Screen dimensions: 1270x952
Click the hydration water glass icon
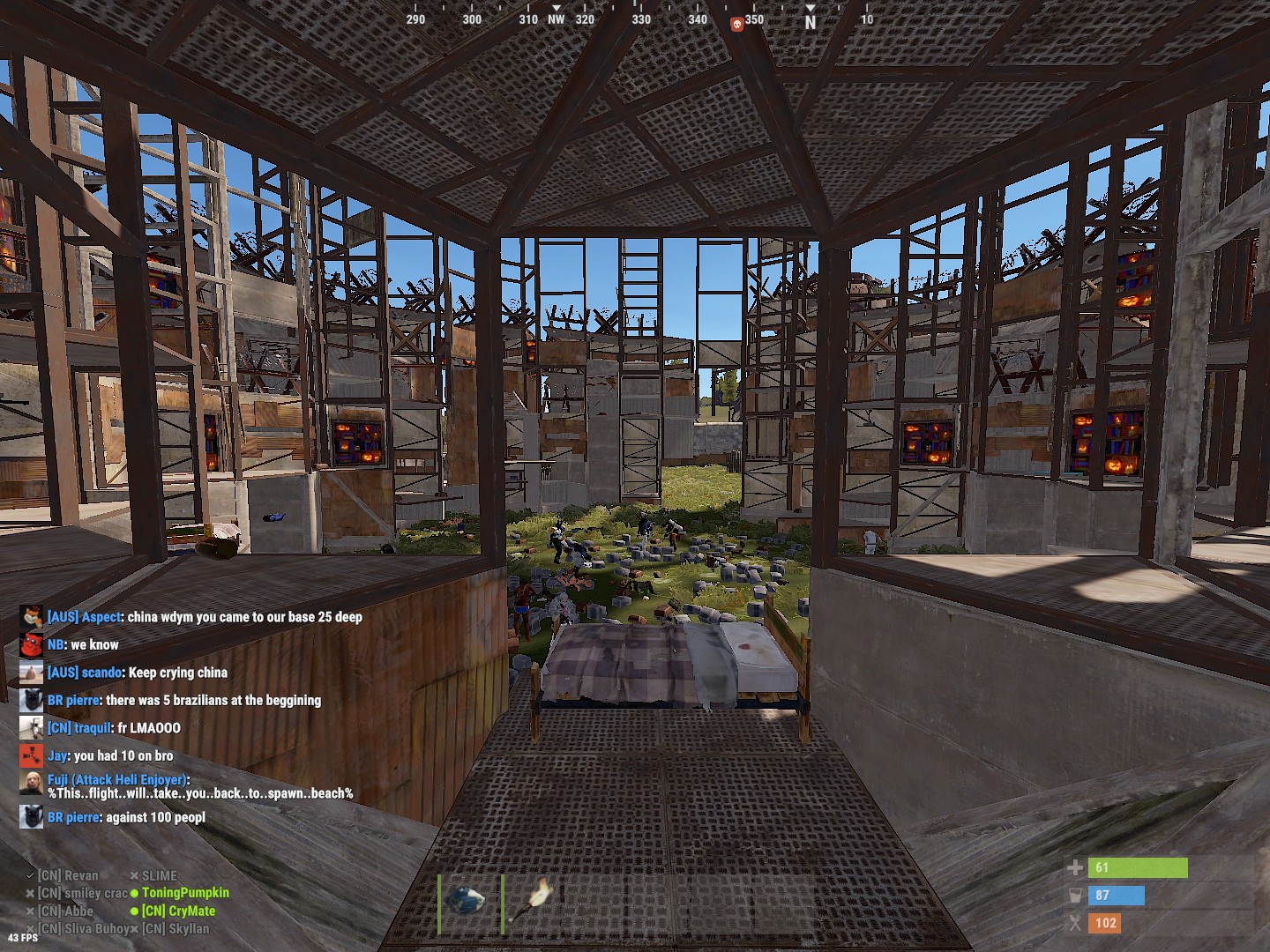[1078, 895]
